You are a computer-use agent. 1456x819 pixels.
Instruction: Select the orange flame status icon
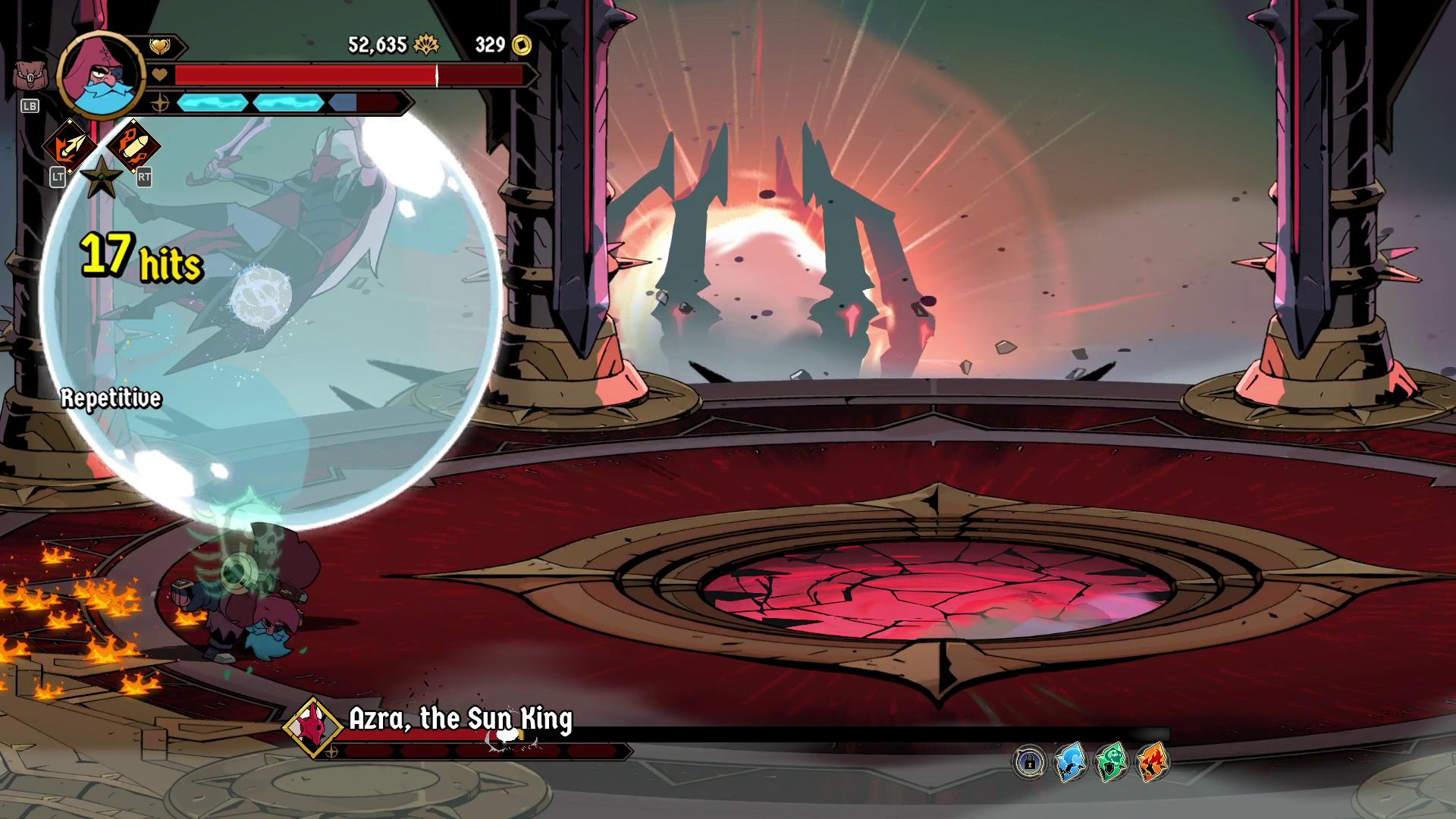[1153, 762]
